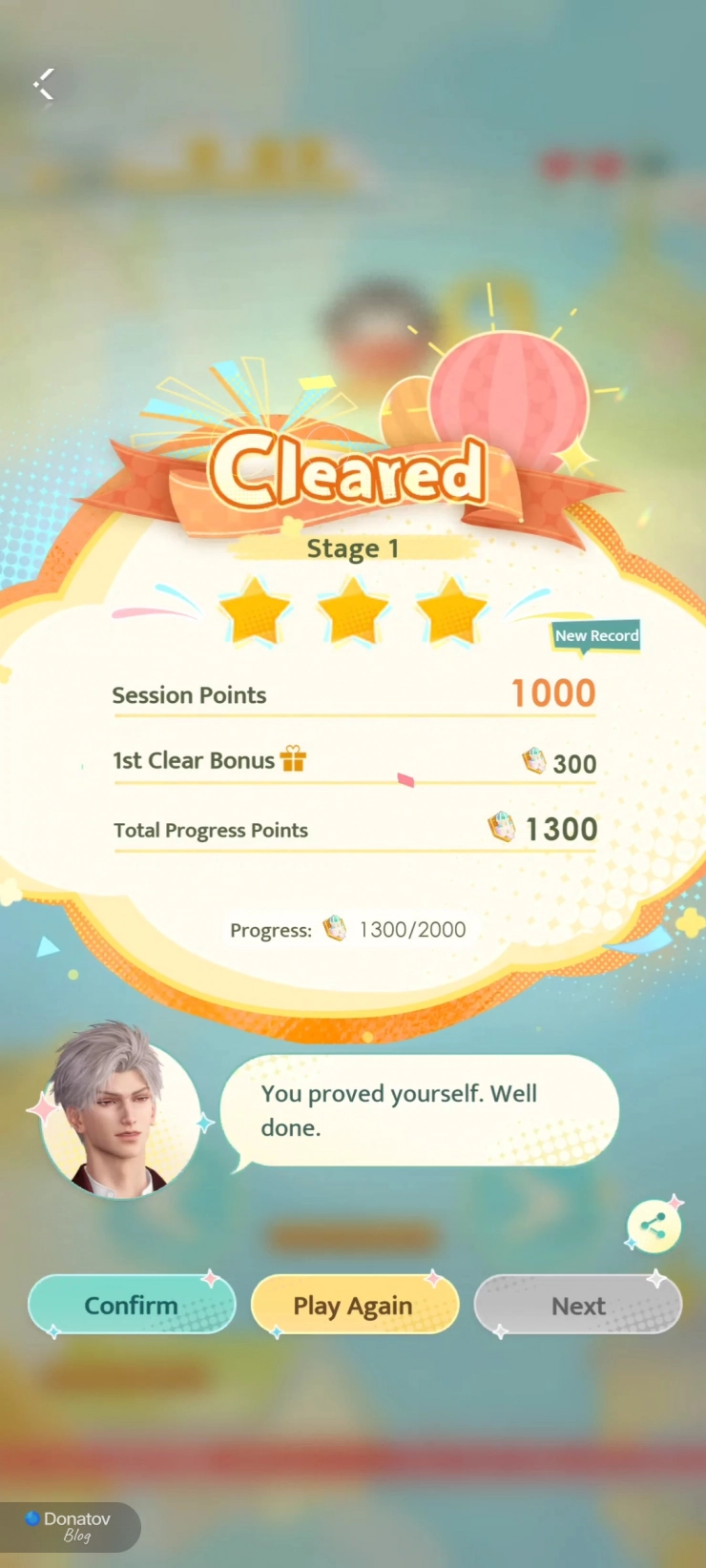Choose Play Again to replay the stage
The height and width of the screenshot is (1568, 706).
(353, 1305)
